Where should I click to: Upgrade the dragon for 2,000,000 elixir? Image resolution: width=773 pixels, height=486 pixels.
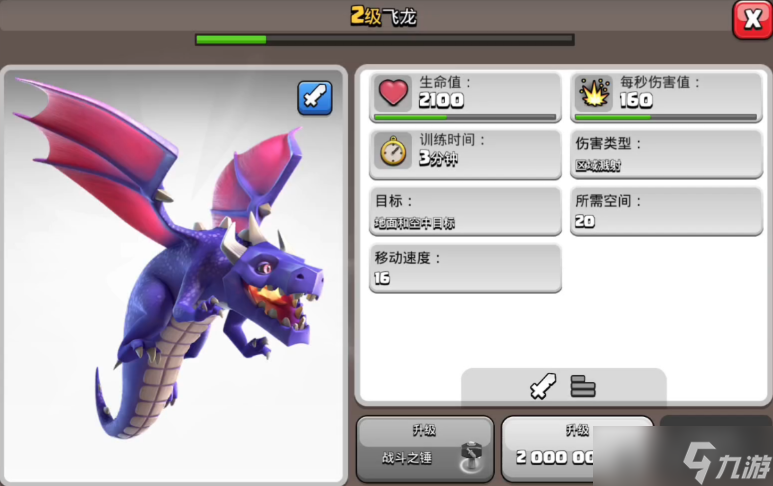point(560,449)
